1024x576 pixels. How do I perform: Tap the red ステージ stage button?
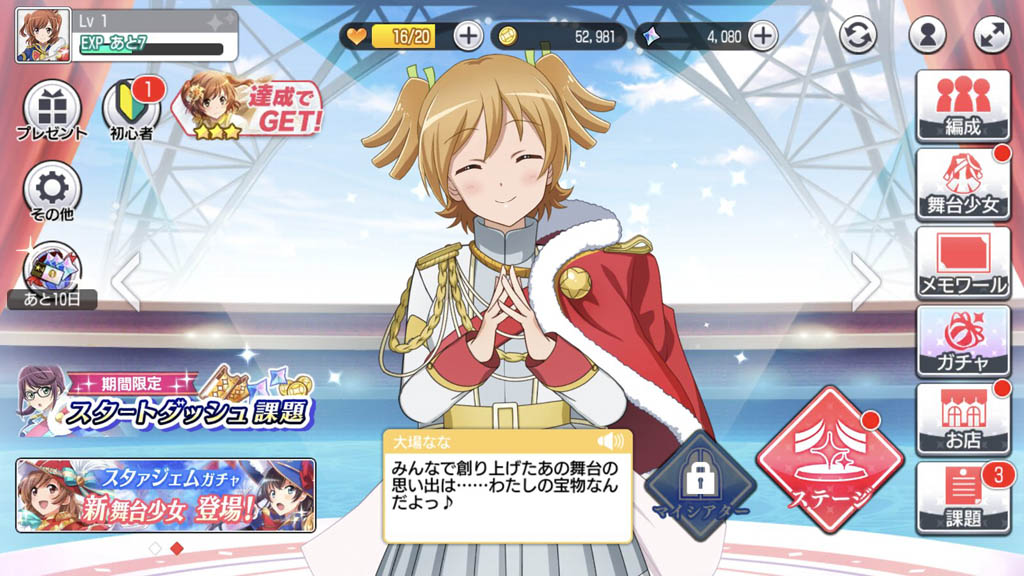[820, 460]
